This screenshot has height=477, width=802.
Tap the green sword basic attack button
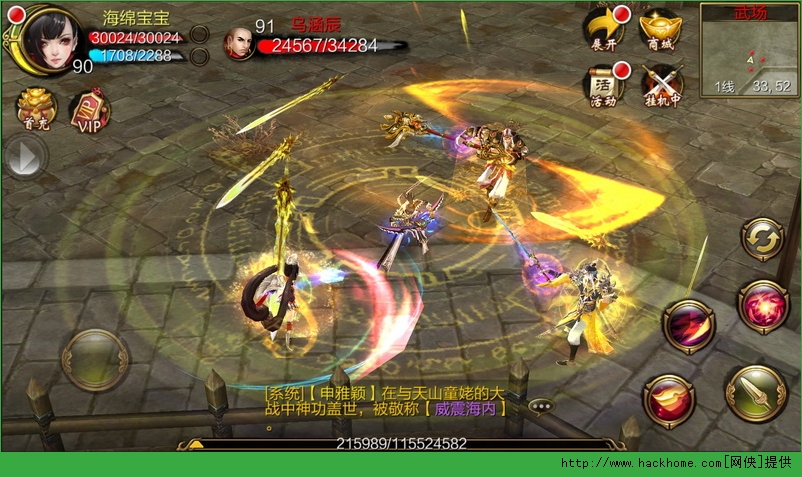pyautogui.click(x=756, y=394)
